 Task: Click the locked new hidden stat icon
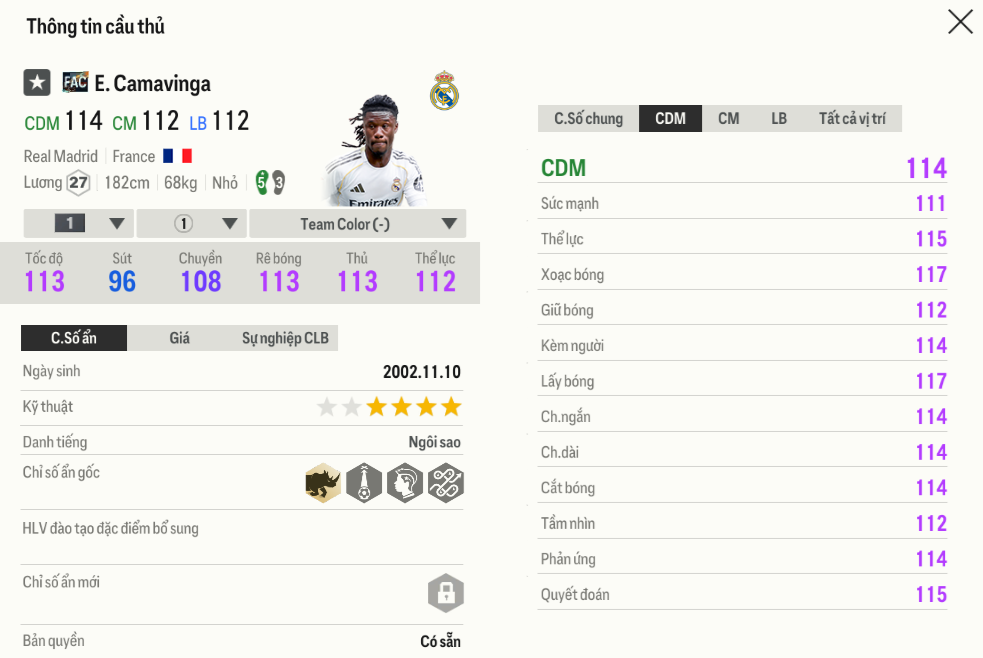445,593
